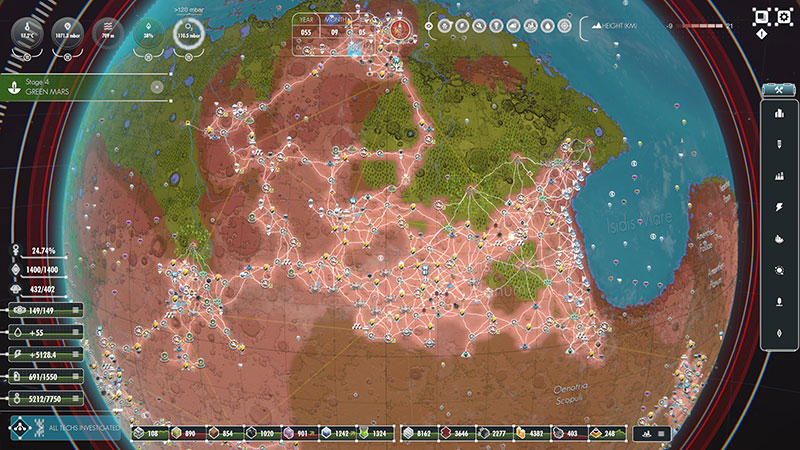This screenshot has width=800, height=450.
Task: Open the All Techs Investigated research panel
Action: 65,430
